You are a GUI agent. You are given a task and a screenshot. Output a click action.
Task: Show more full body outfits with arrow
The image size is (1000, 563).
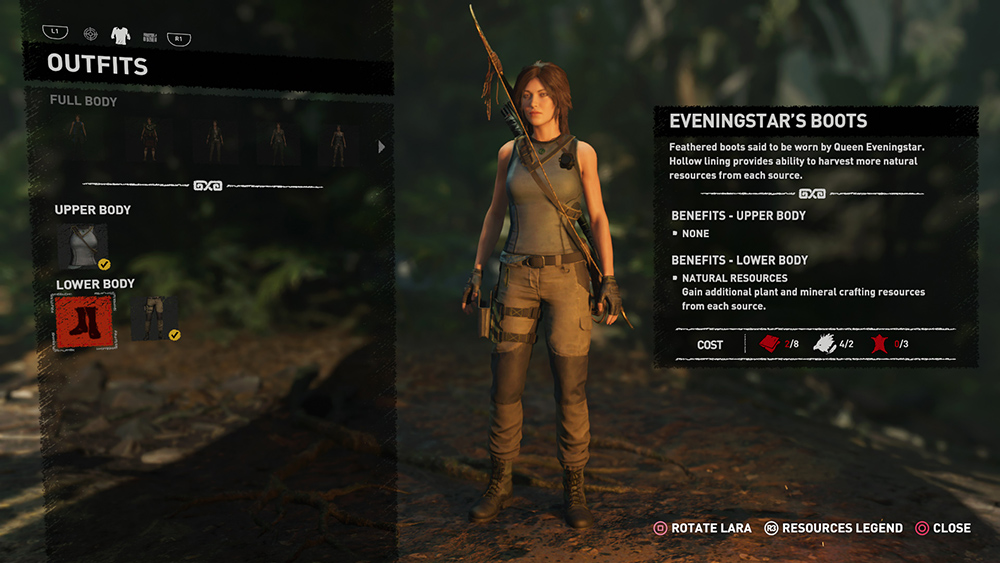click(x=381, y=146)
